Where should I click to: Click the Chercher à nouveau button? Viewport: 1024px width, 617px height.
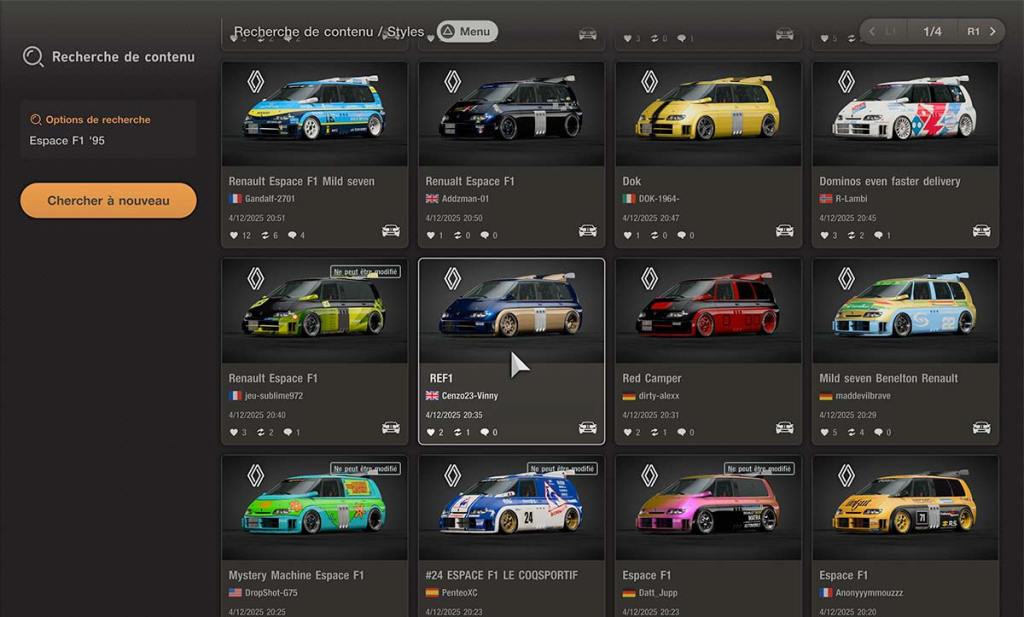(108, 200)
